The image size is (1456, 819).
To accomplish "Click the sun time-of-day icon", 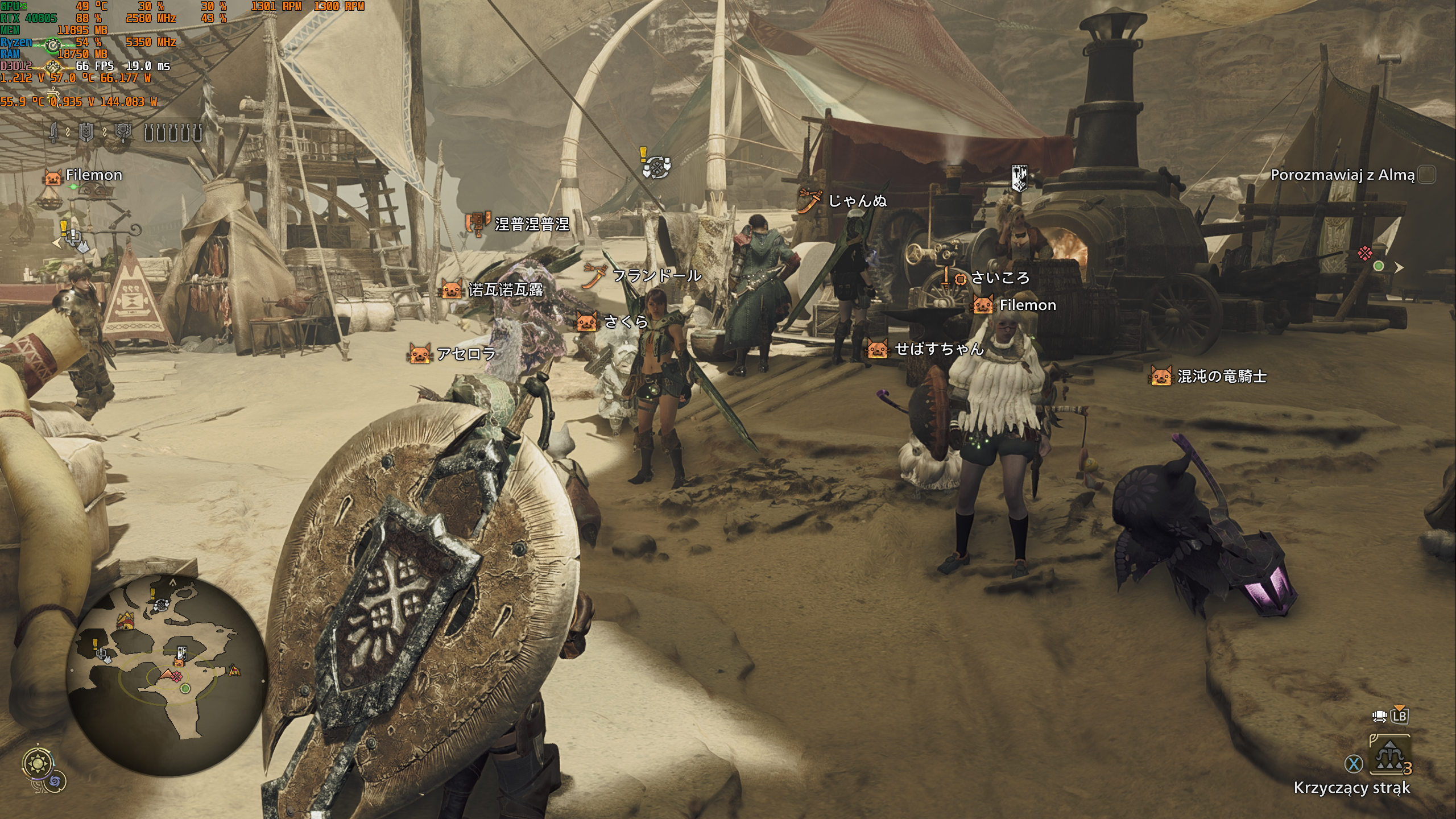I will point(39,762).
